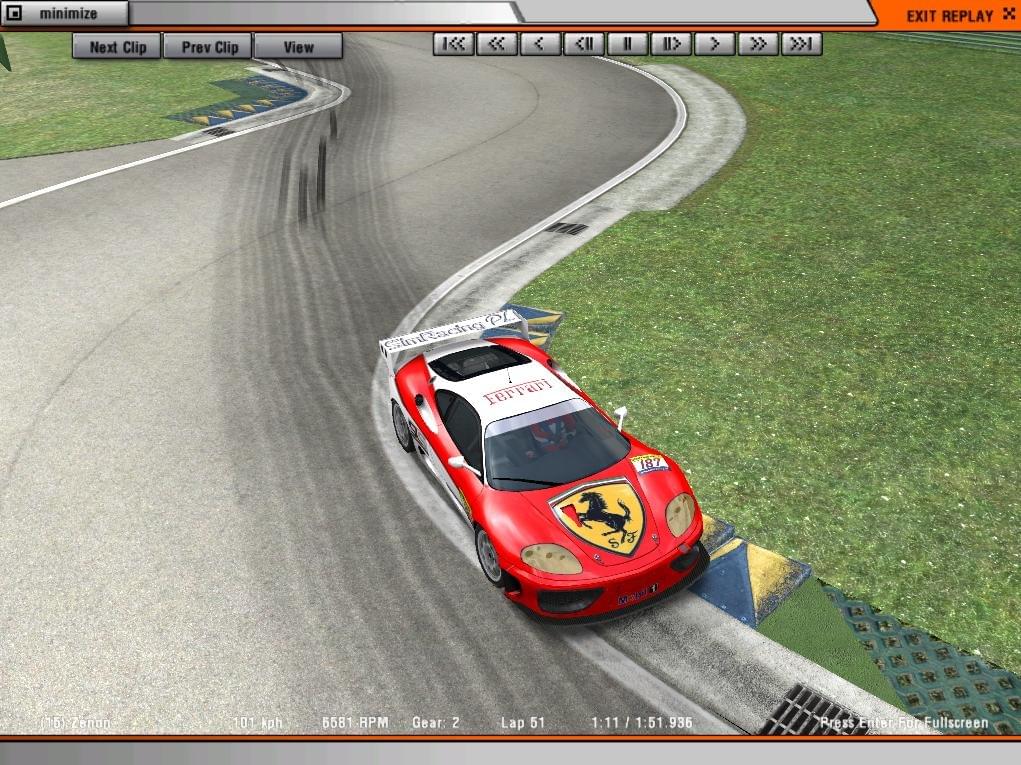
Task: Skip to the end of the replay
Action: tap(802, 44)
